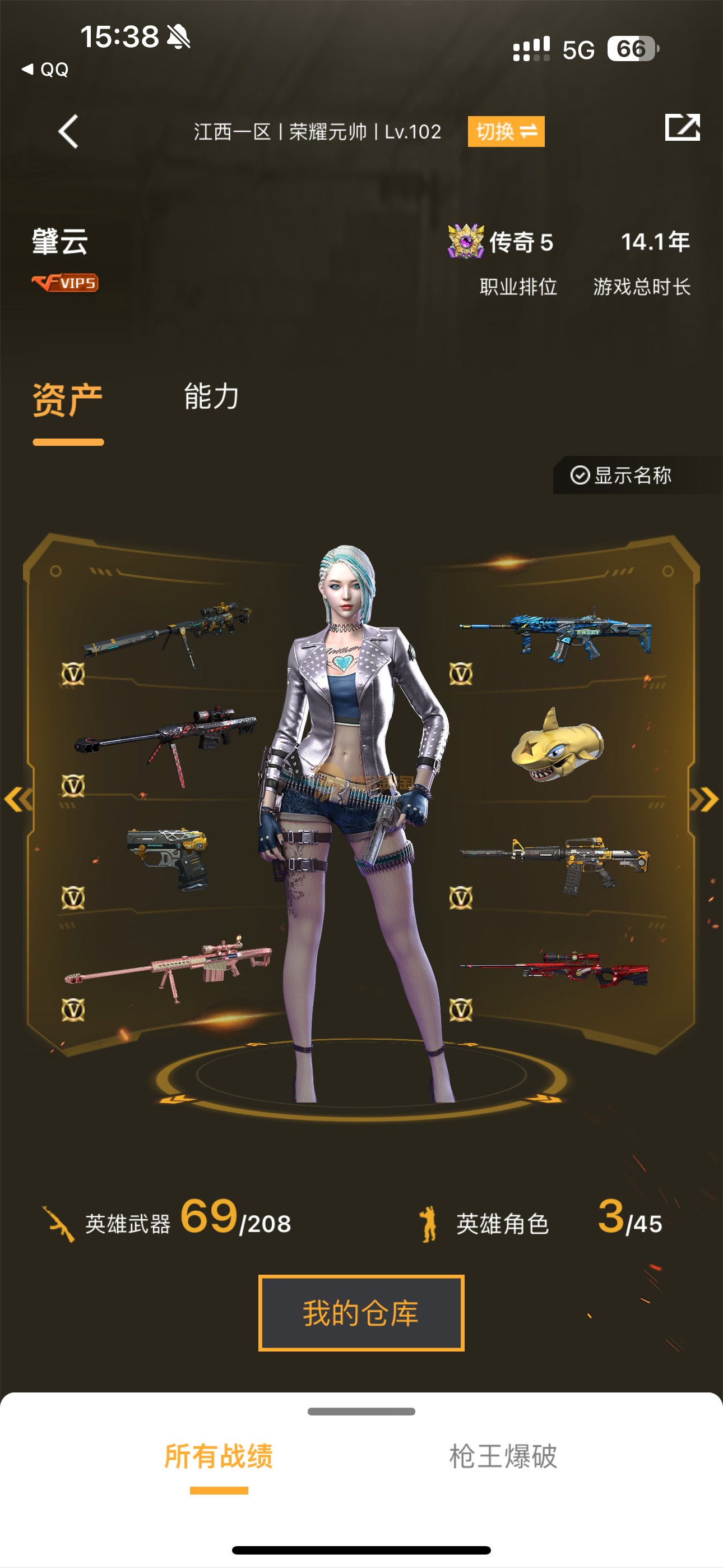Image resolution: width=723 pixels, height=1568 pixels.
Task: Open 我的仓库 warehouse button
Action: point(361,1313)
